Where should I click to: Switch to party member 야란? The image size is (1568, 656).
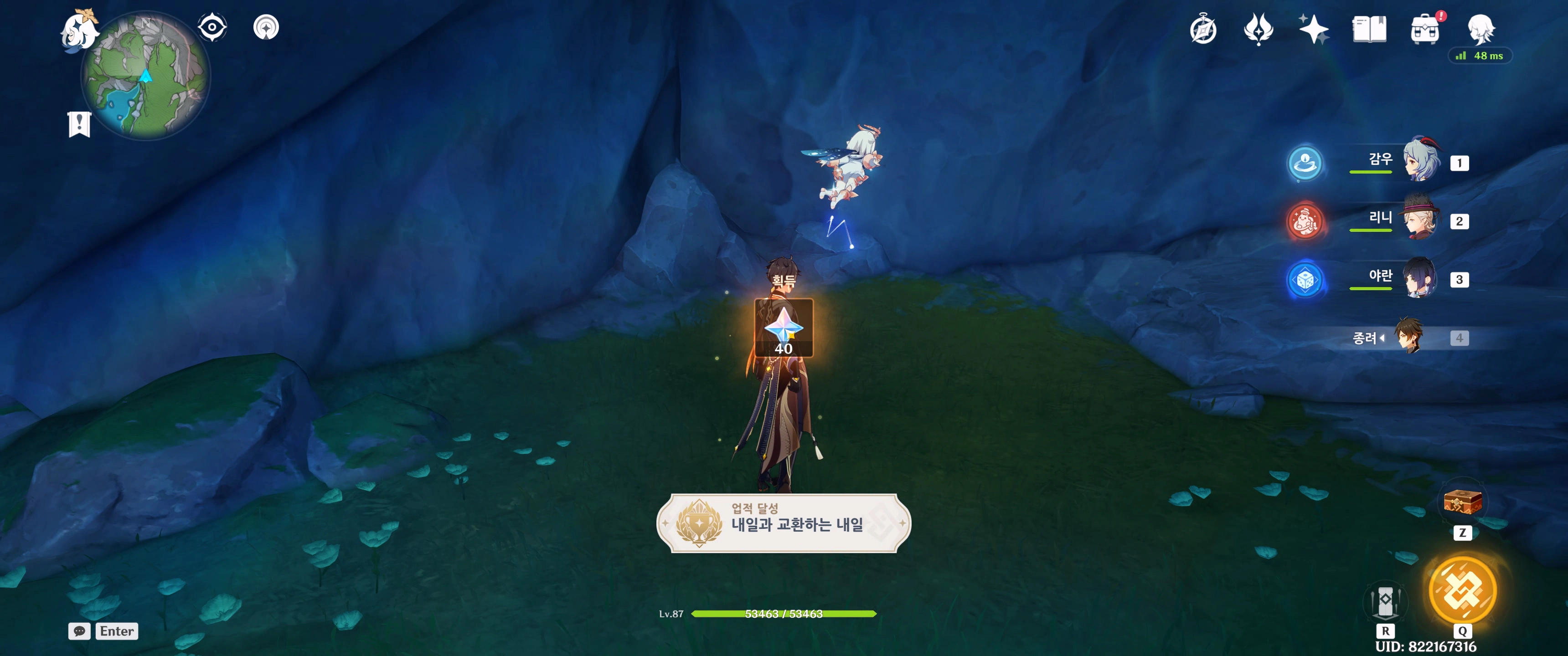(x=1421, y=278)
